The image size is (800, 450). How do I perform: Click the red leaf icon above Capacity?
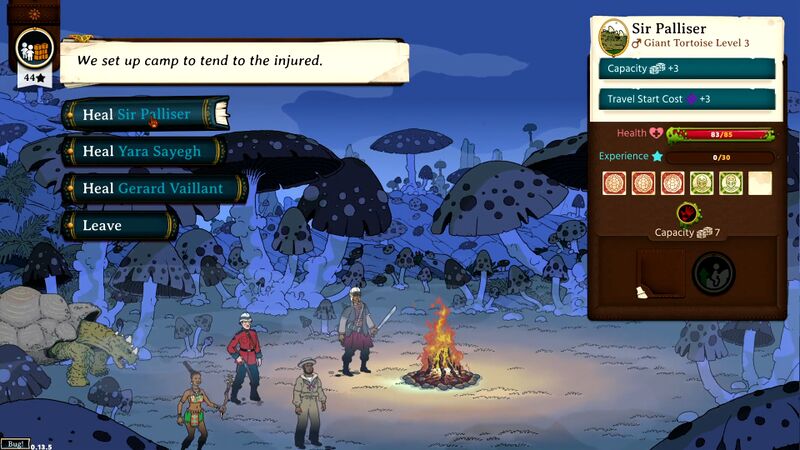point(687,212)
